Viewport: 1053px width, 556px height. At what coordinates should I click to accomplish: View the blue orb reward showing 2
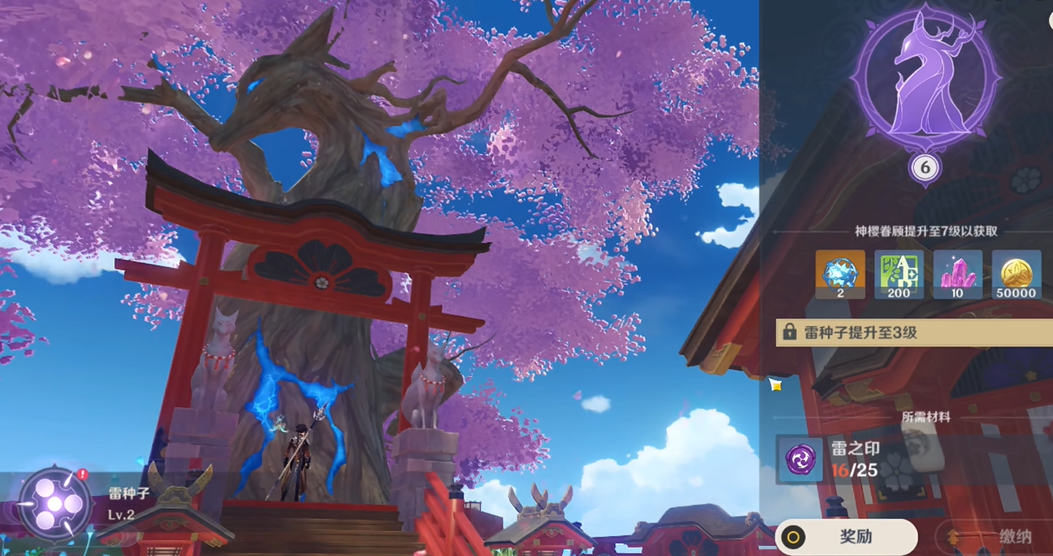[840, 273]
